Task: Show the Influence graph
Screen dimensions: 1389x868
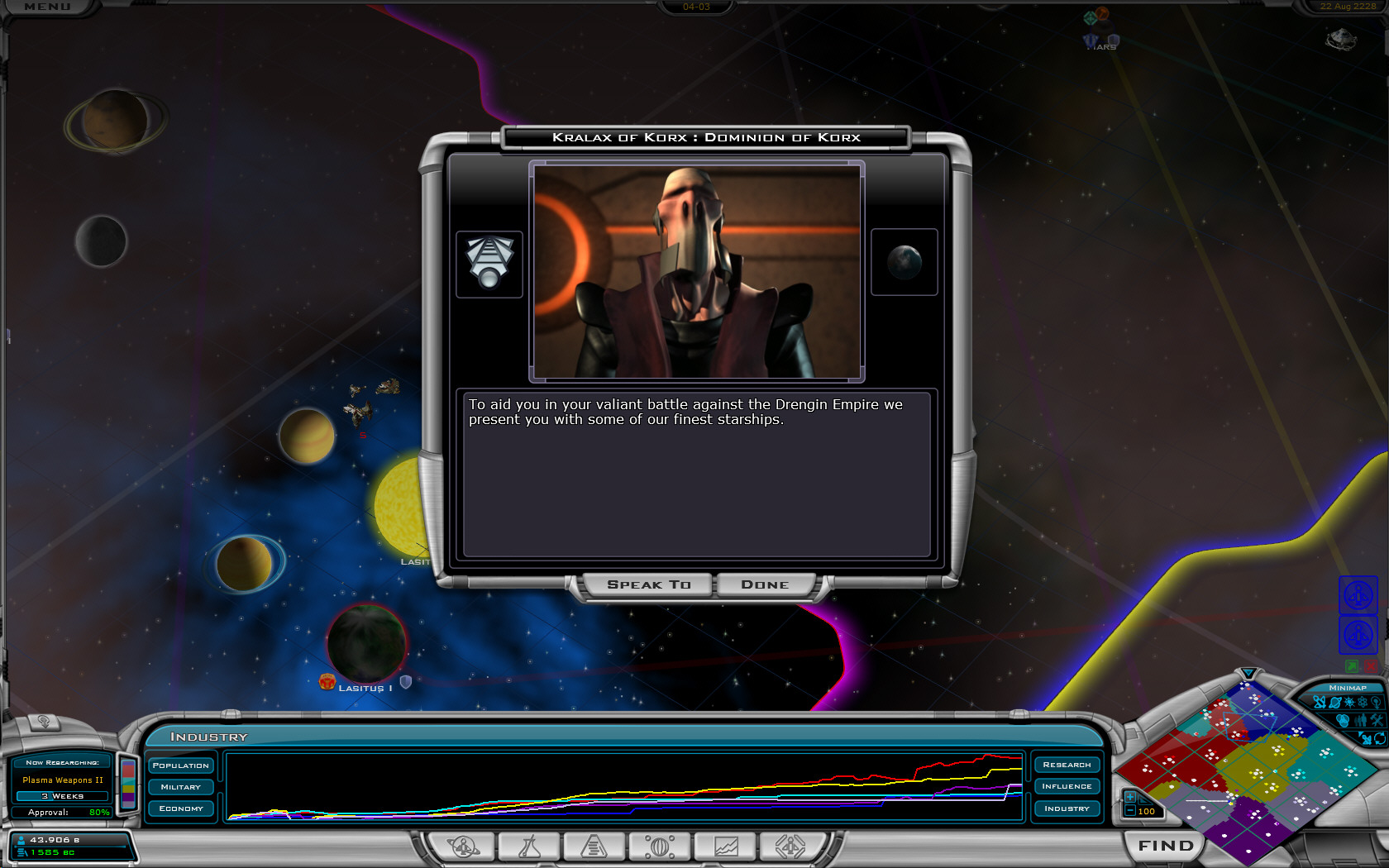Action: pos(1067,786)
